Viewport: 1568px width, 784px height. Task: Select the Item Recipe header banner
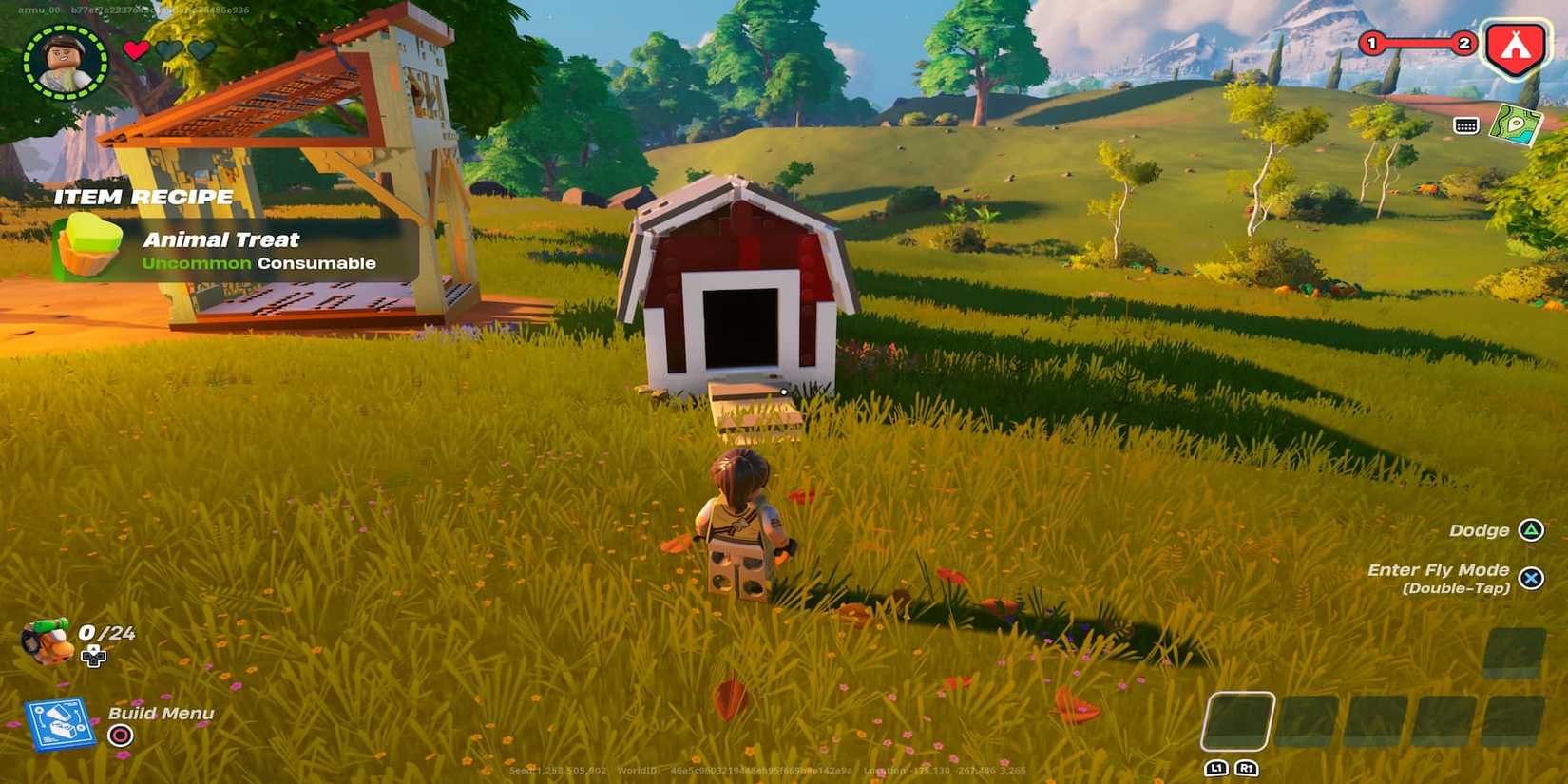pyautogui.click(x=144, y=197)
